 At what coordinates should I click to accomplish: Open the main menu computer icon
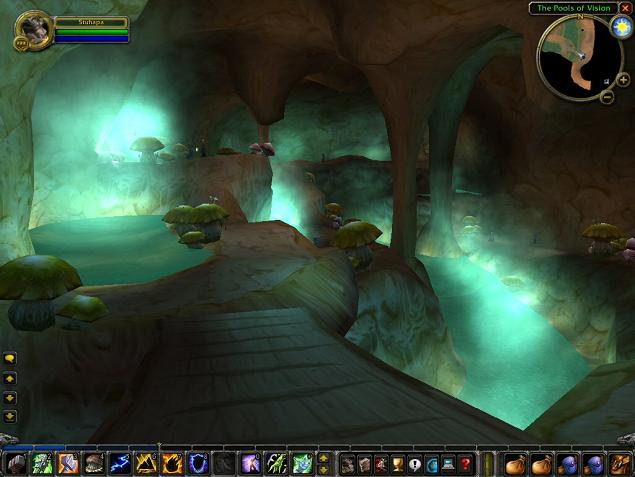[447, 464]
